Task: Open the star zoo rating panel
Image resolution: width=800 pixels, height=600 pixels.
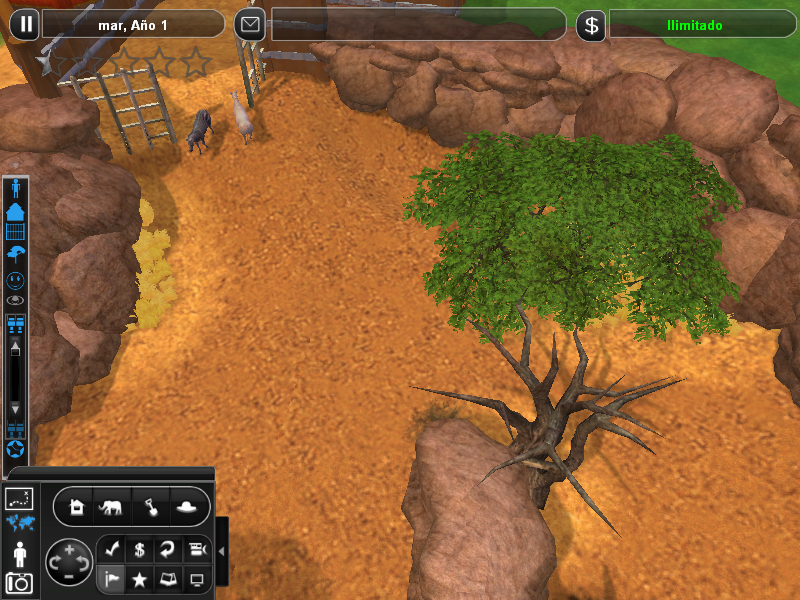Action: point(140,578)
